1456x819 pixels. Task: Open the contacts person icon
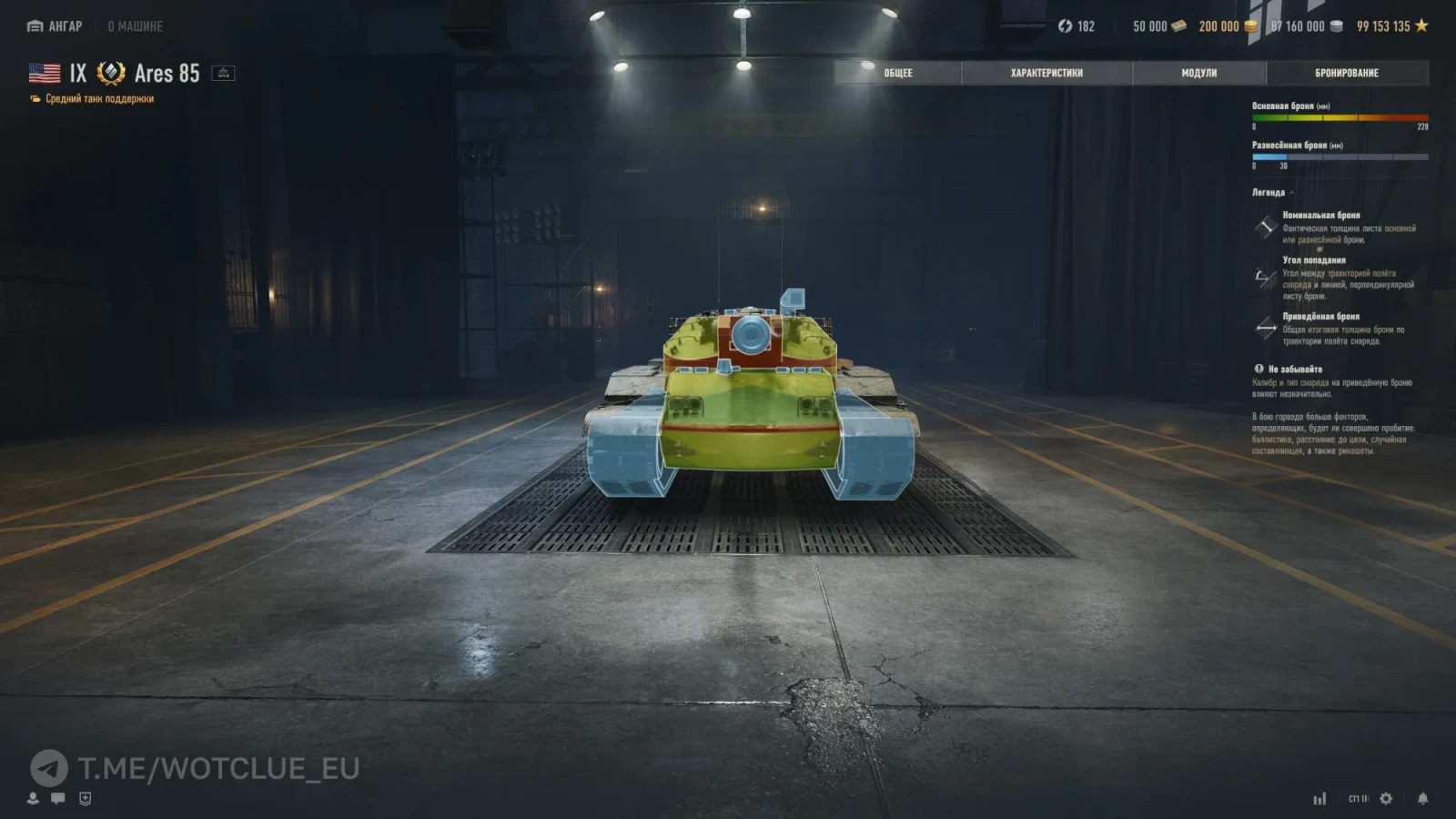pos(33,798)
